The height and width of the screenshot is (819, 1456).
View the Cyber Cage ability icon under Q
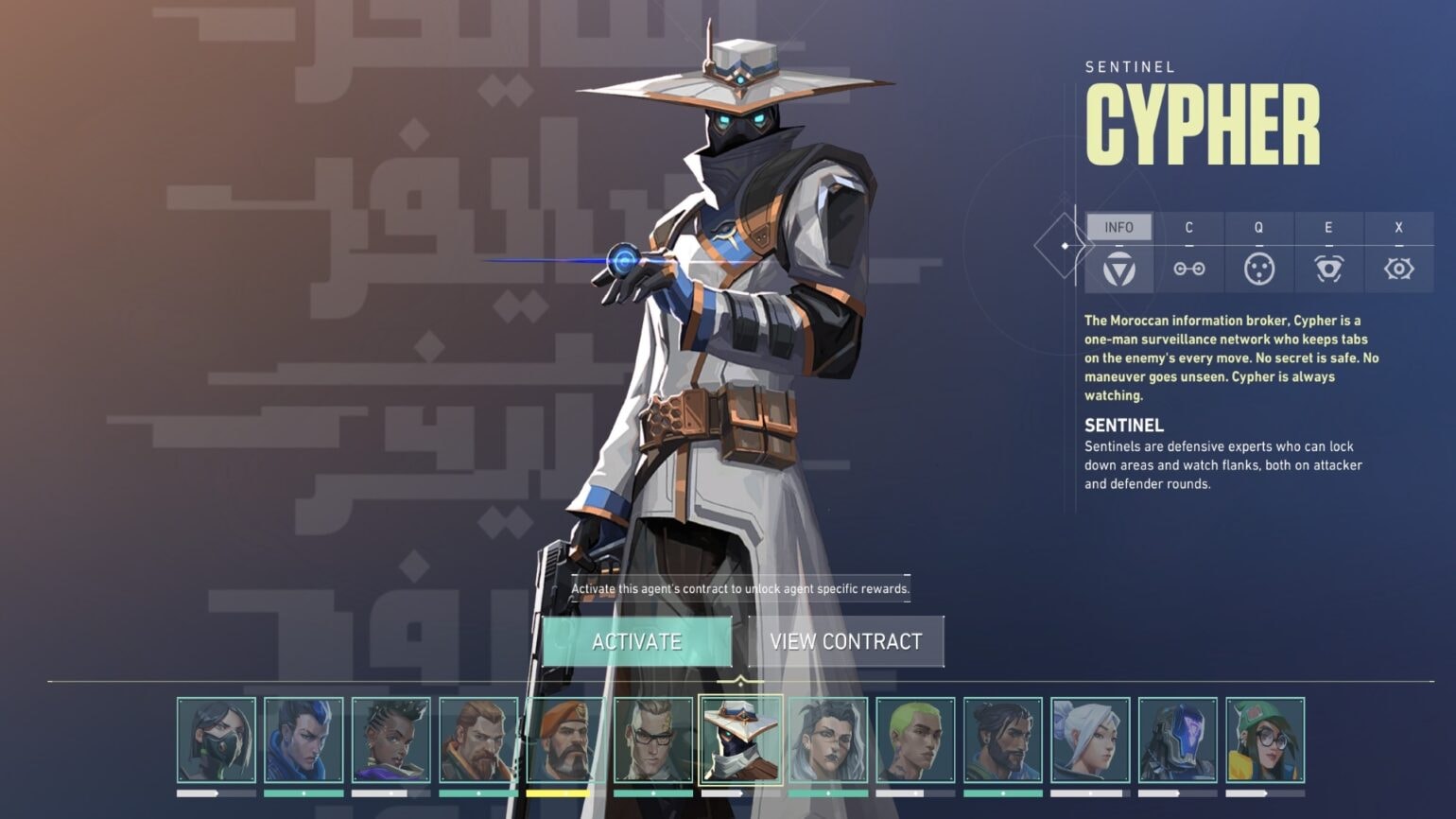coord(1258,268)
